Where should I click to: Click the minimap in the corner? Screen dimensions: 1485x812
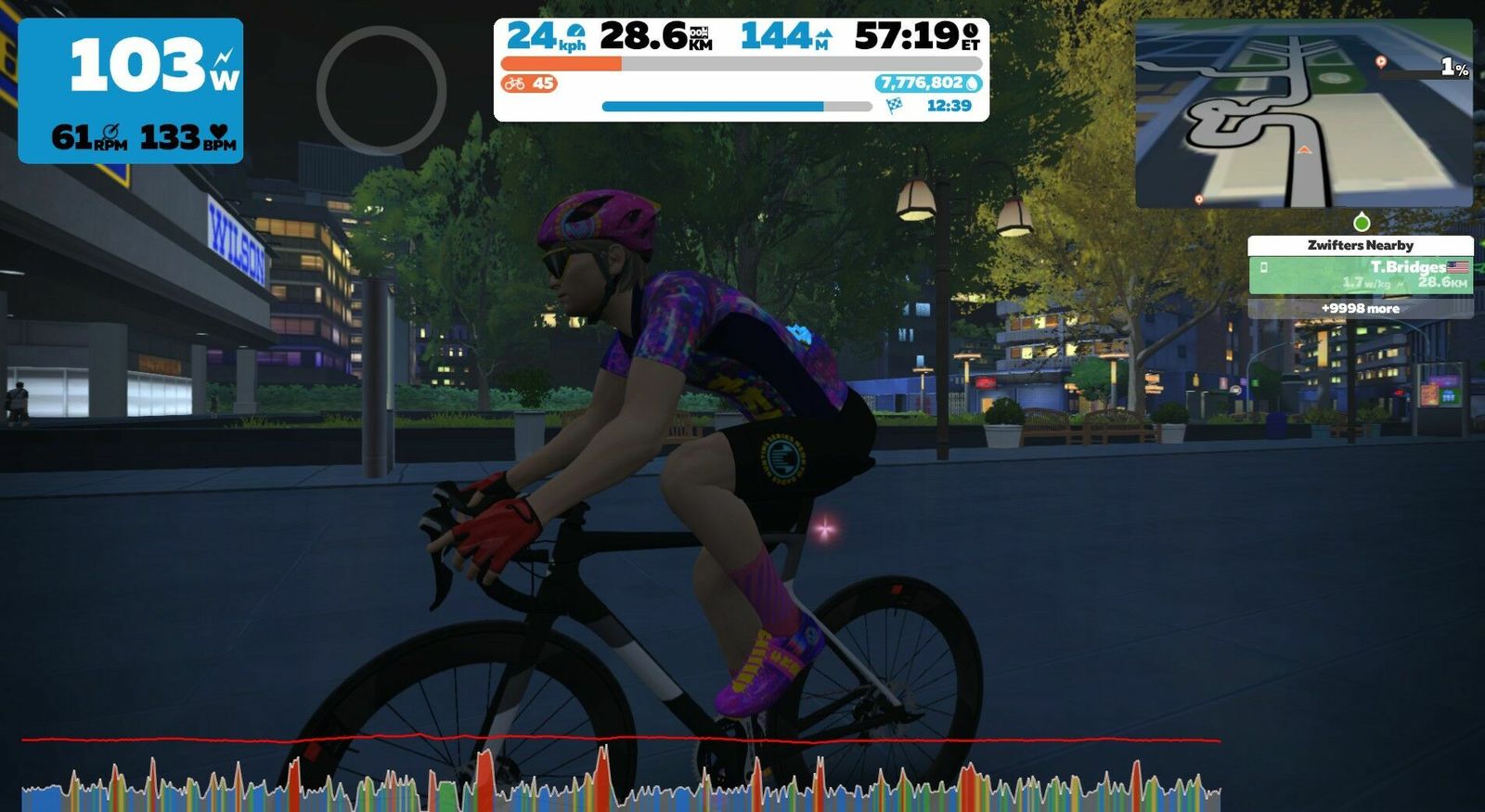tap(1303, 113)
